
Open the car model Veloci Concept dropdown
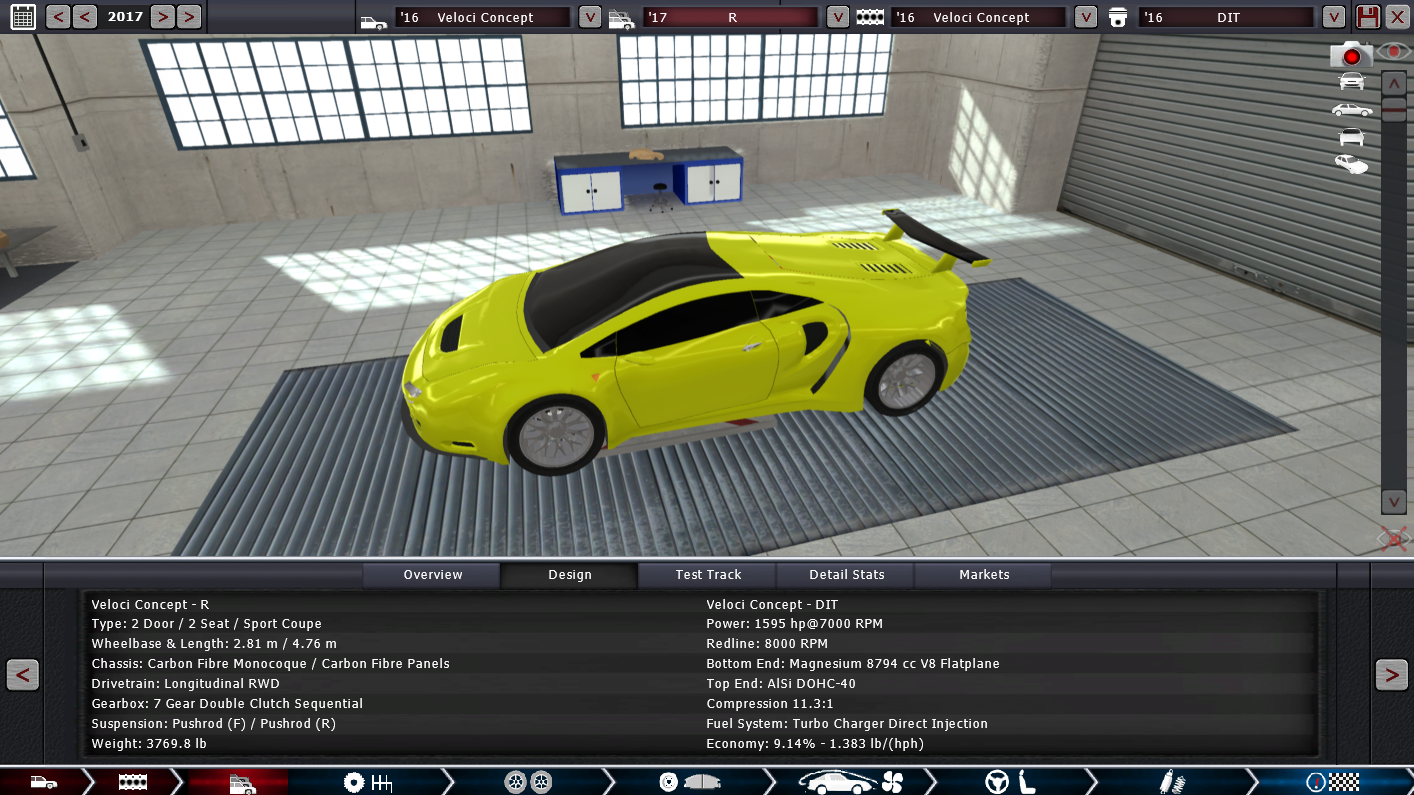click(590, 17)
